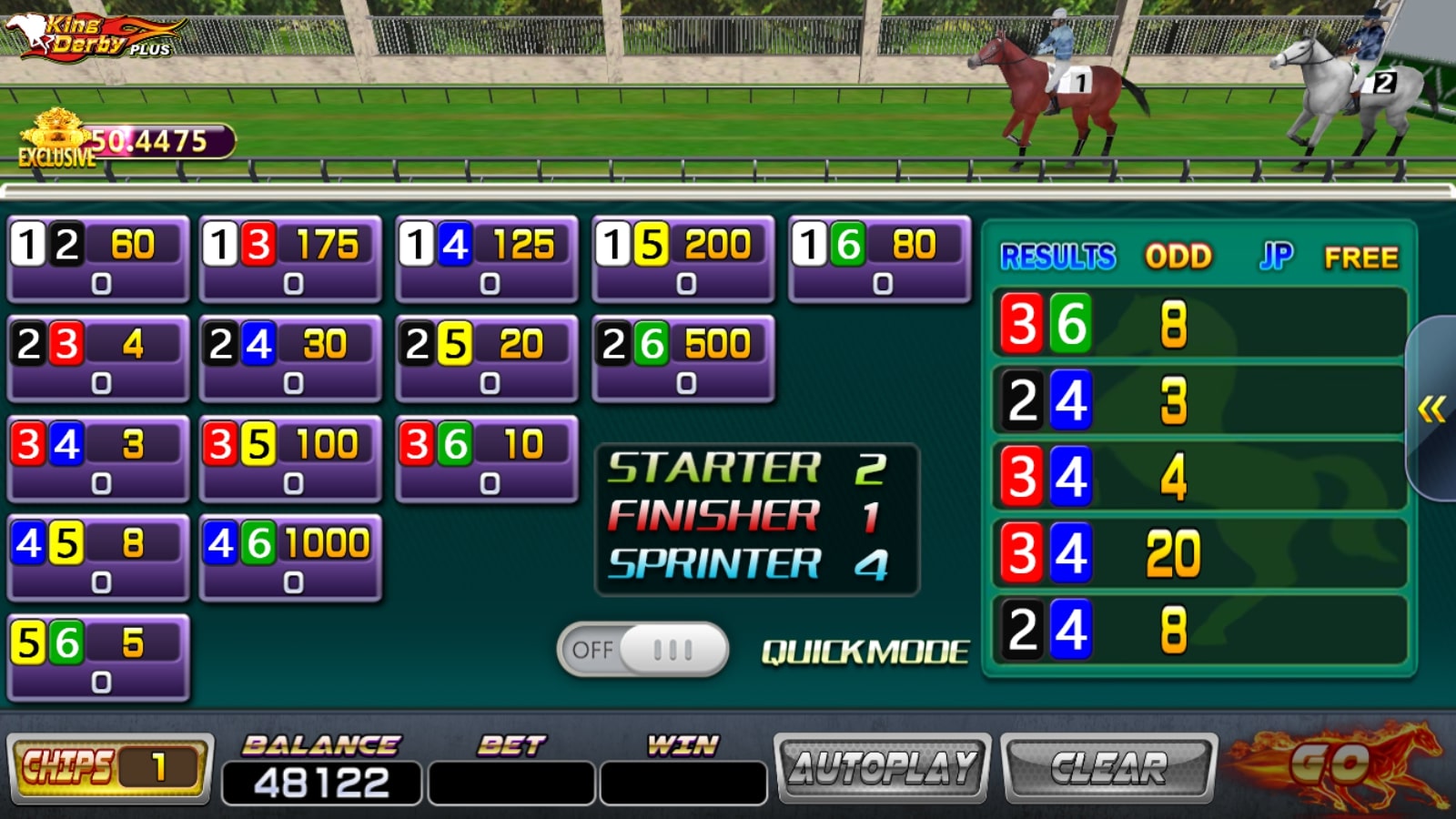Bet on the 1-6 pair paying 80

(x=879, y=259)
